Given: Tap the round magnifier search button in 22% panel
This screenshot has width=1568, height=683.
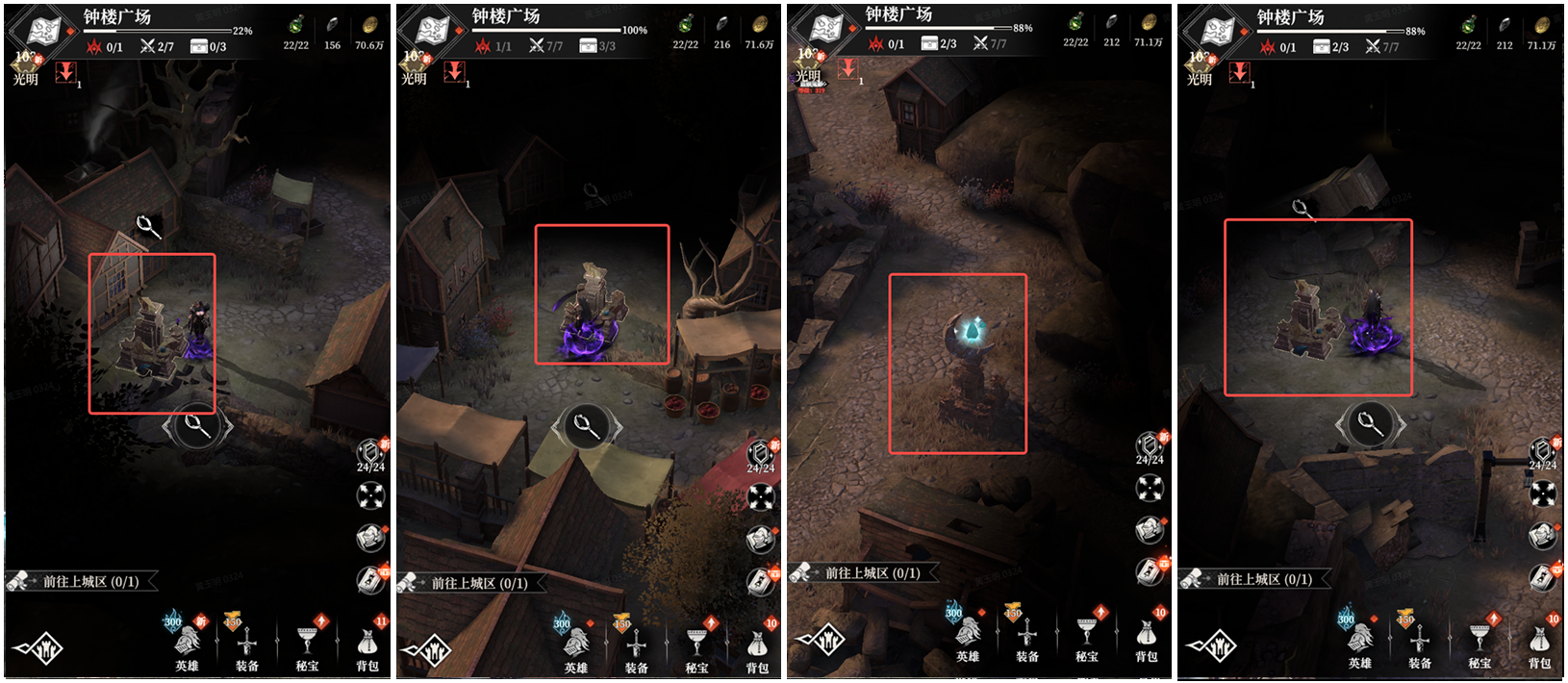Looking at the screenshot, I should click(x=197, y=425).
